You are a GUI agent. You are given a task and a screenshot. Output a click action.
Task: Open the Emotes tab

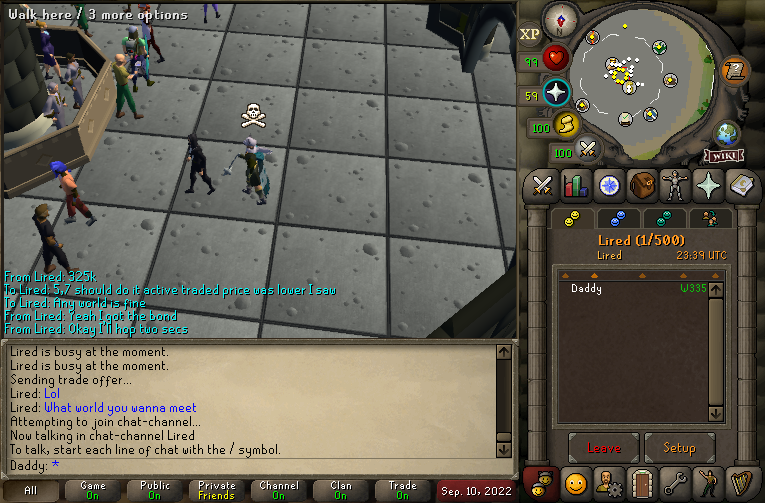708,483
